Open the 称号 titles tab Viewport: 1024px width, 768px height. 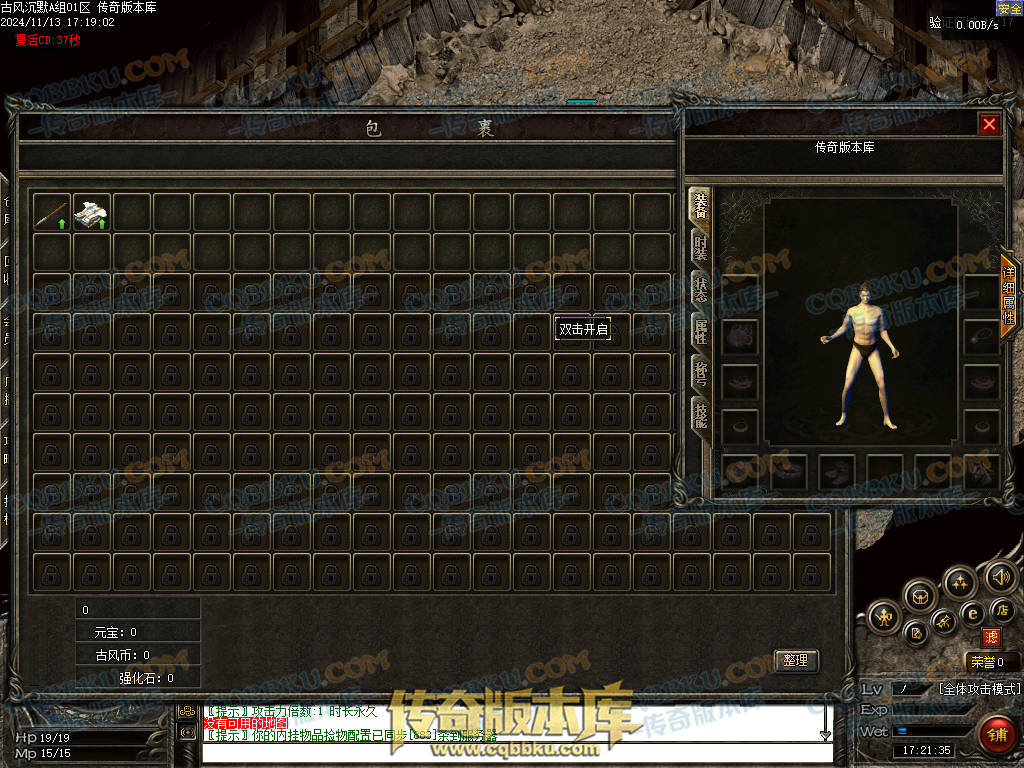click(701, 372)
